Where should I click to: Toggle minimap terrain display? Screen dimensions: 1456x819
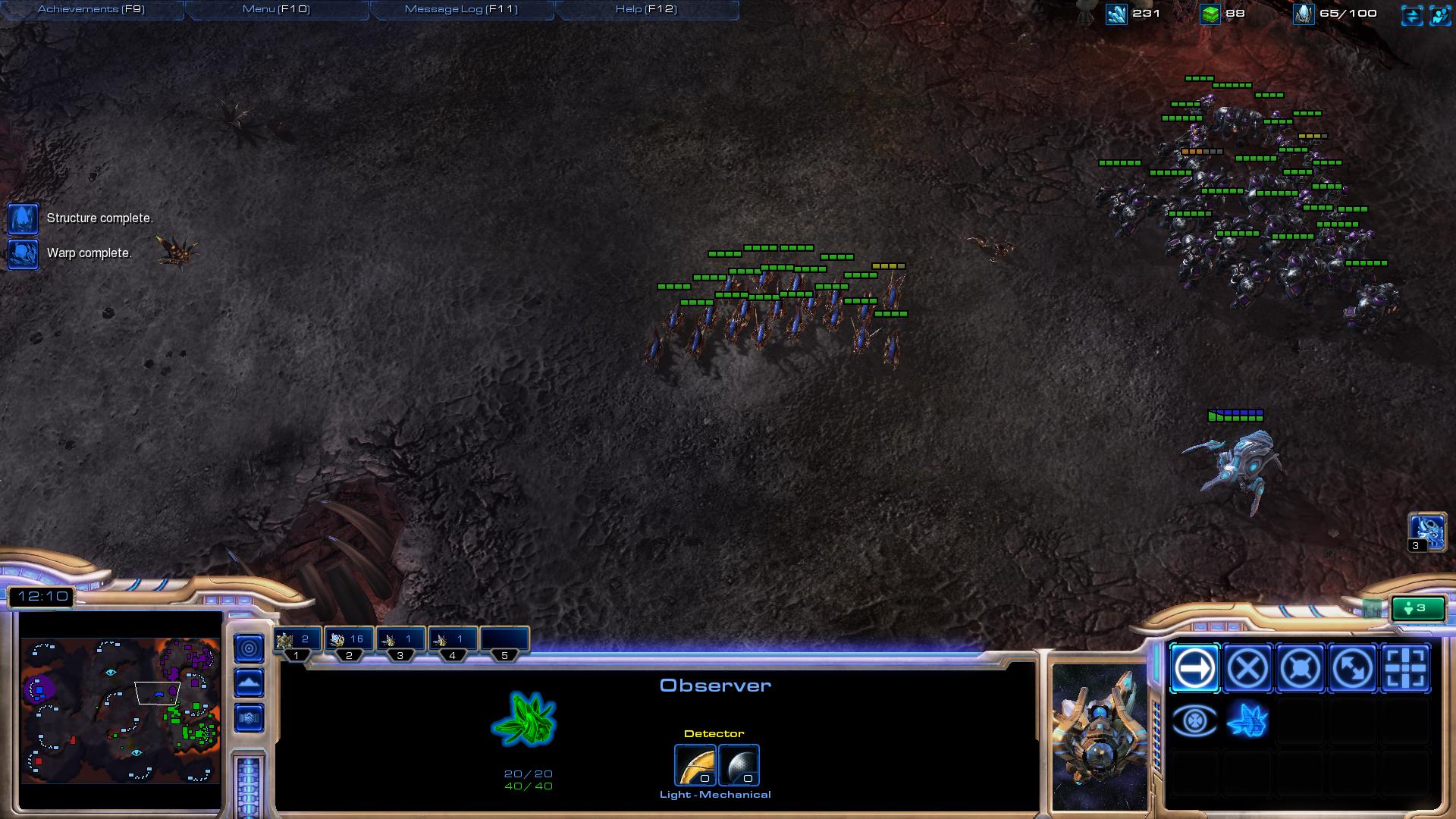pos(249,682)
